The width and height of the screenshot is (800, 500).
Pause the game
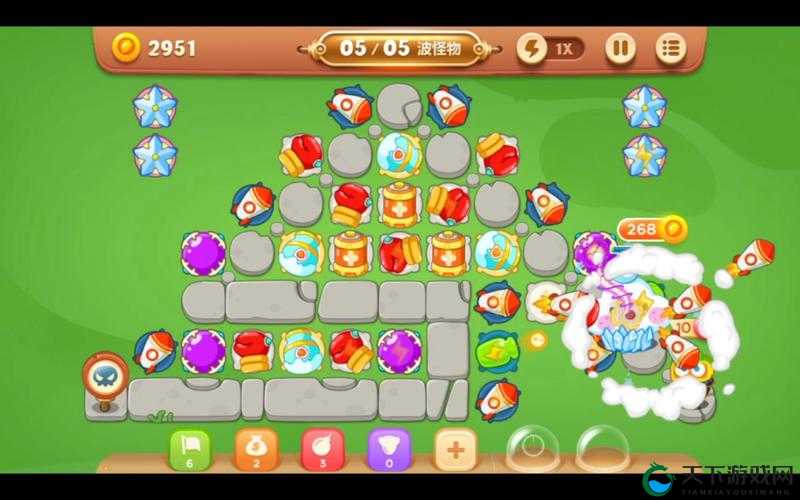click(x=620, y=47)
